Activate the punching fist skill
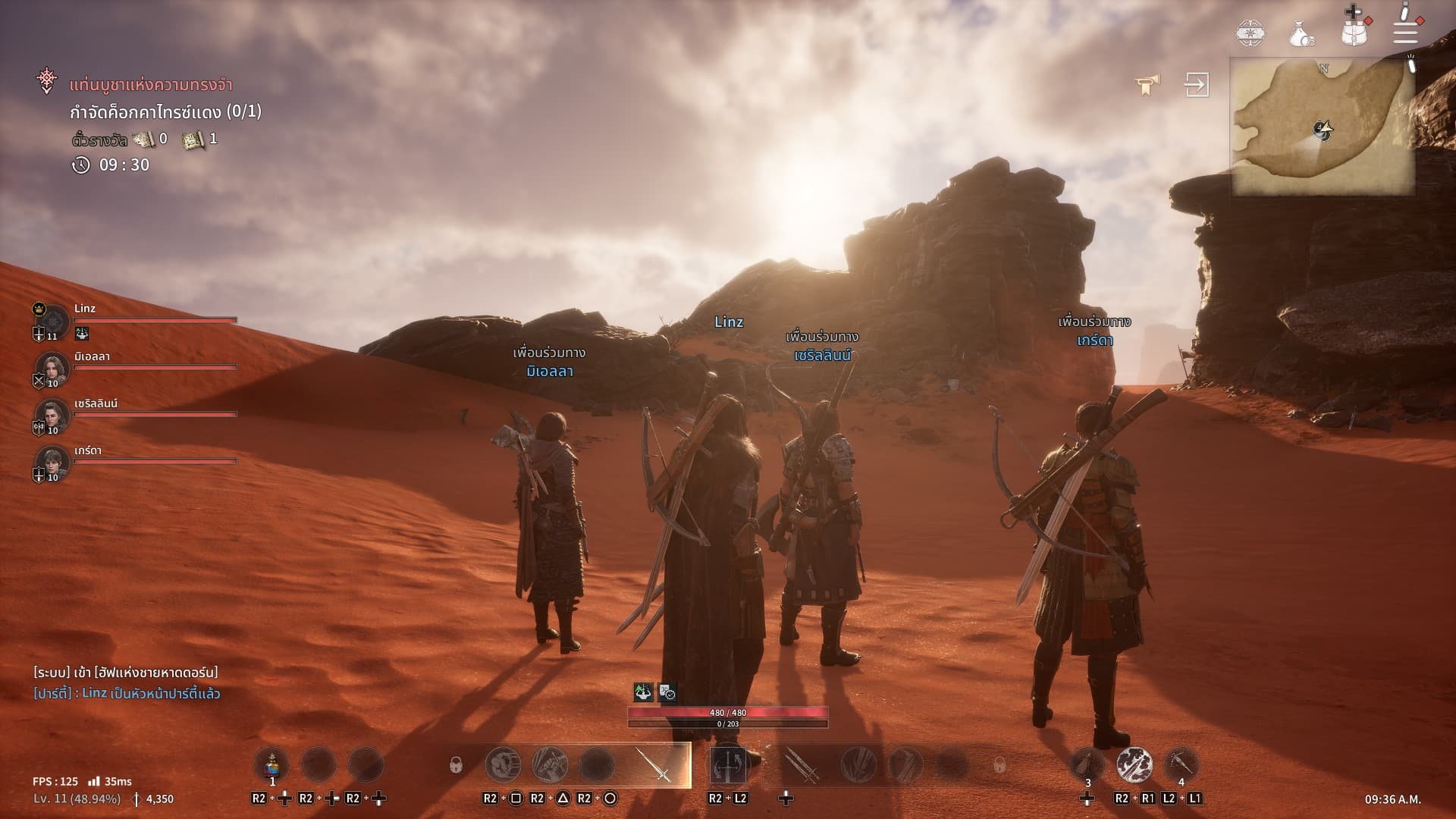 pos(503,764)
